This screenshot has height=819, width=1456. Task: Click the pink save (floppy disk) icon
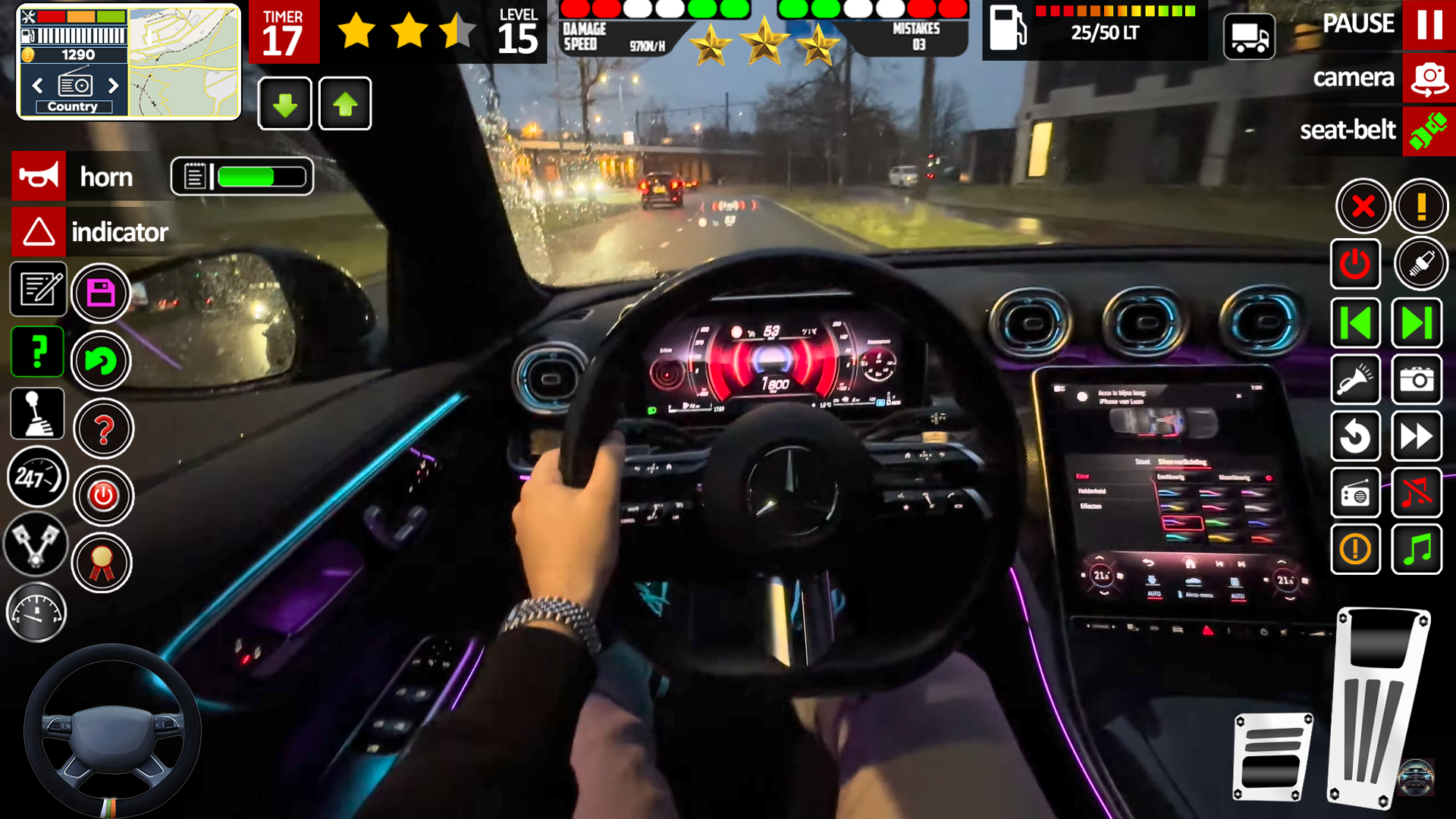(102, 294)
